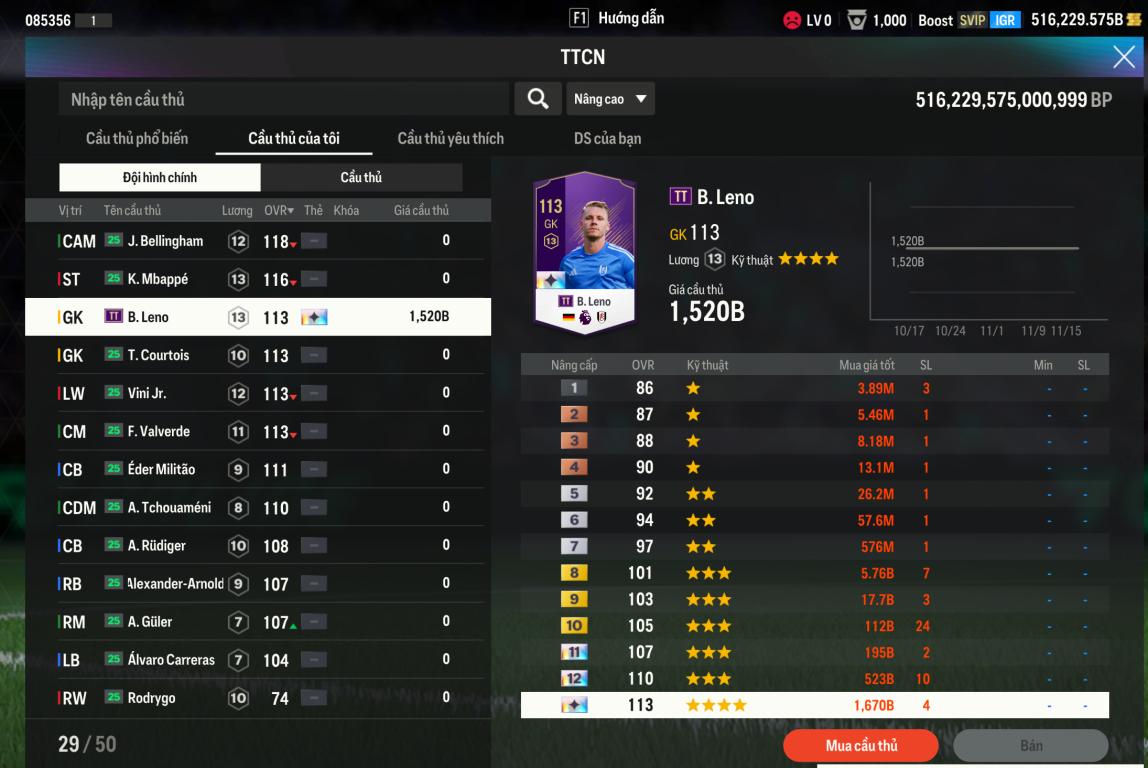Select upgrade level 10 price row
1148x768 pixels.
[814, 626]
